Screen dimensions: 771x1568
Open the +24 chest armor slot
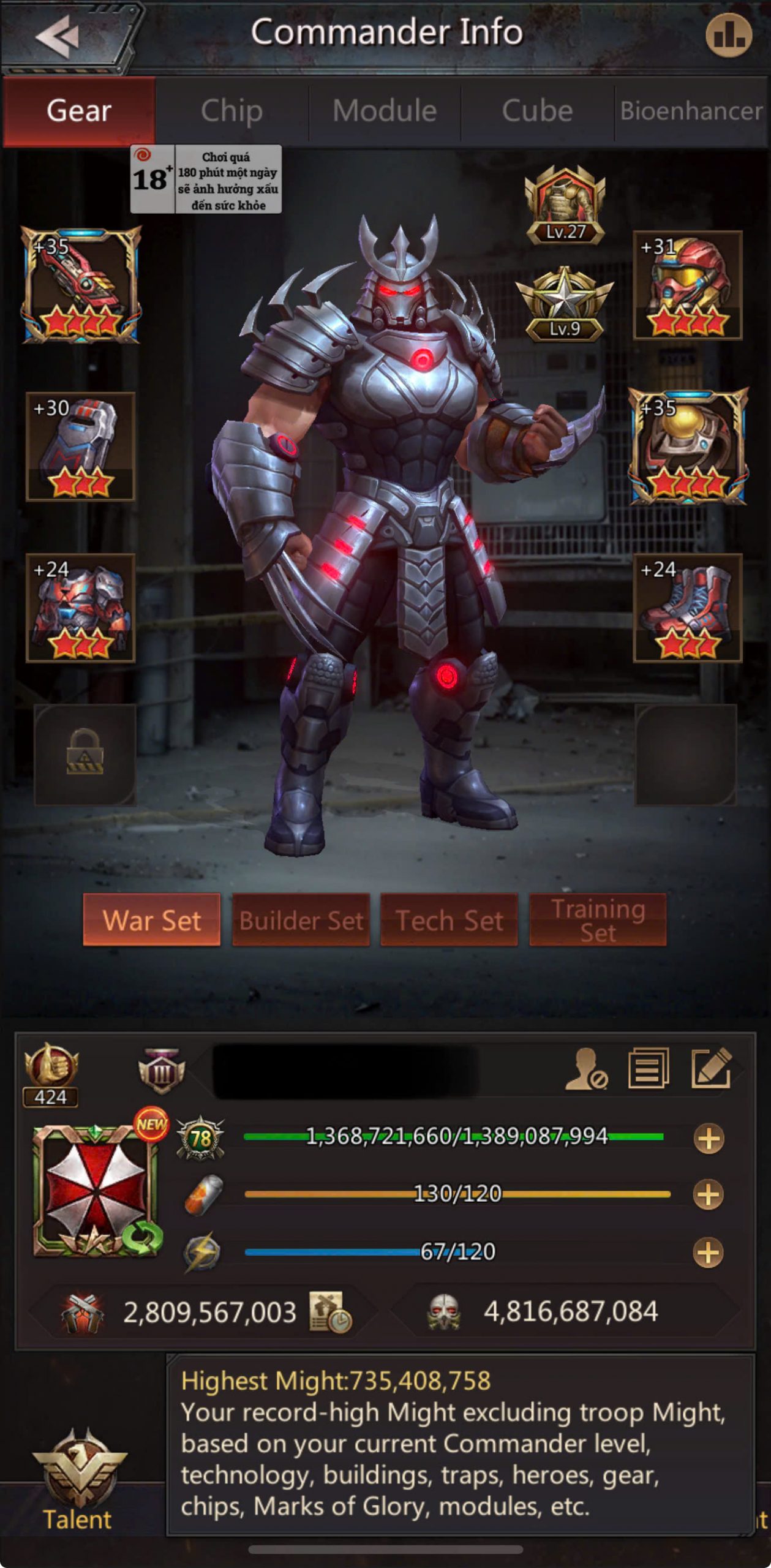coord(80,608)
